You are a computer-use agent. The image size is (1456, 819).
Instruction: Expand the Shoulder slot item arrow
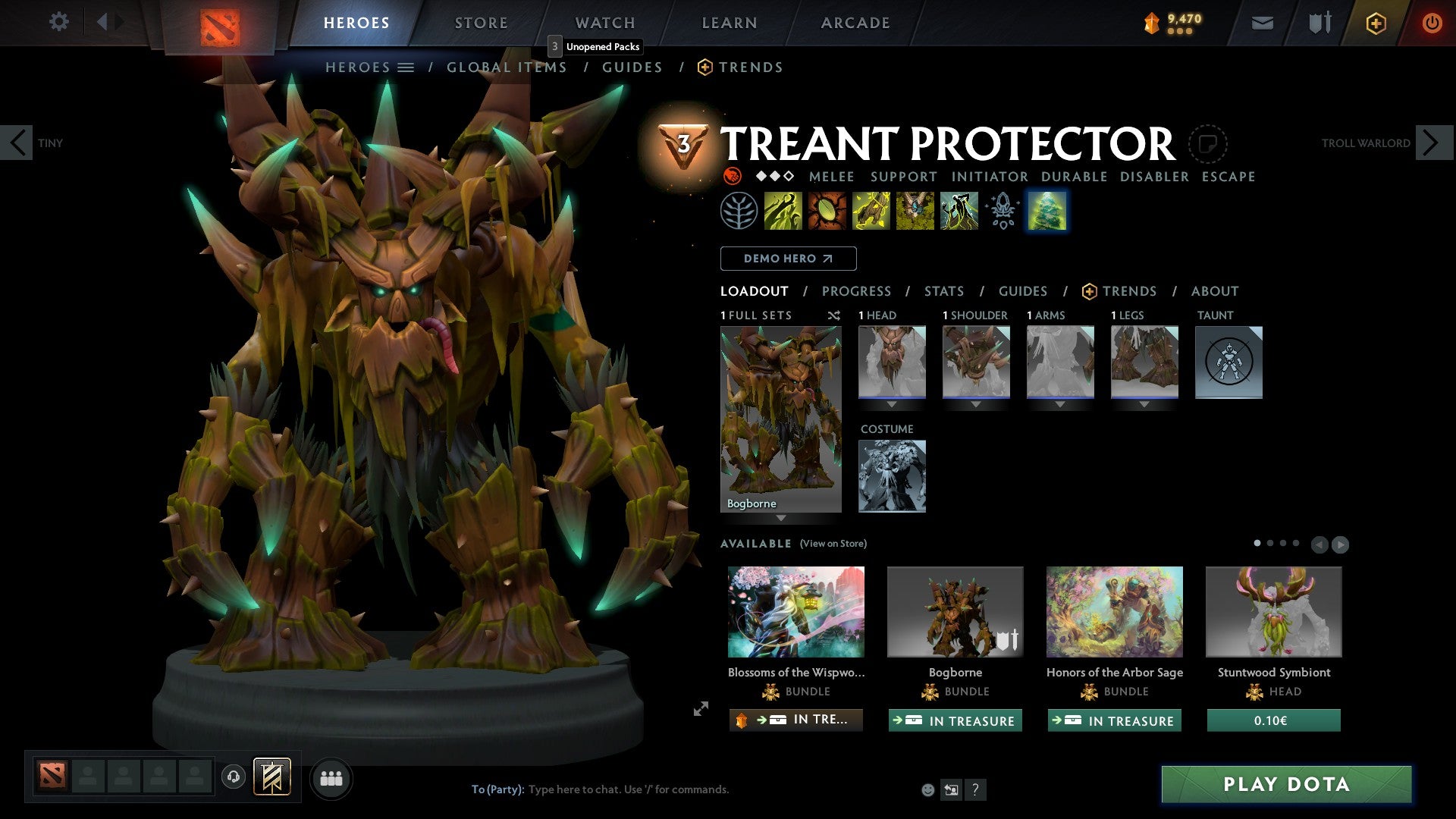pyautogui.click(x=976, y=404)
